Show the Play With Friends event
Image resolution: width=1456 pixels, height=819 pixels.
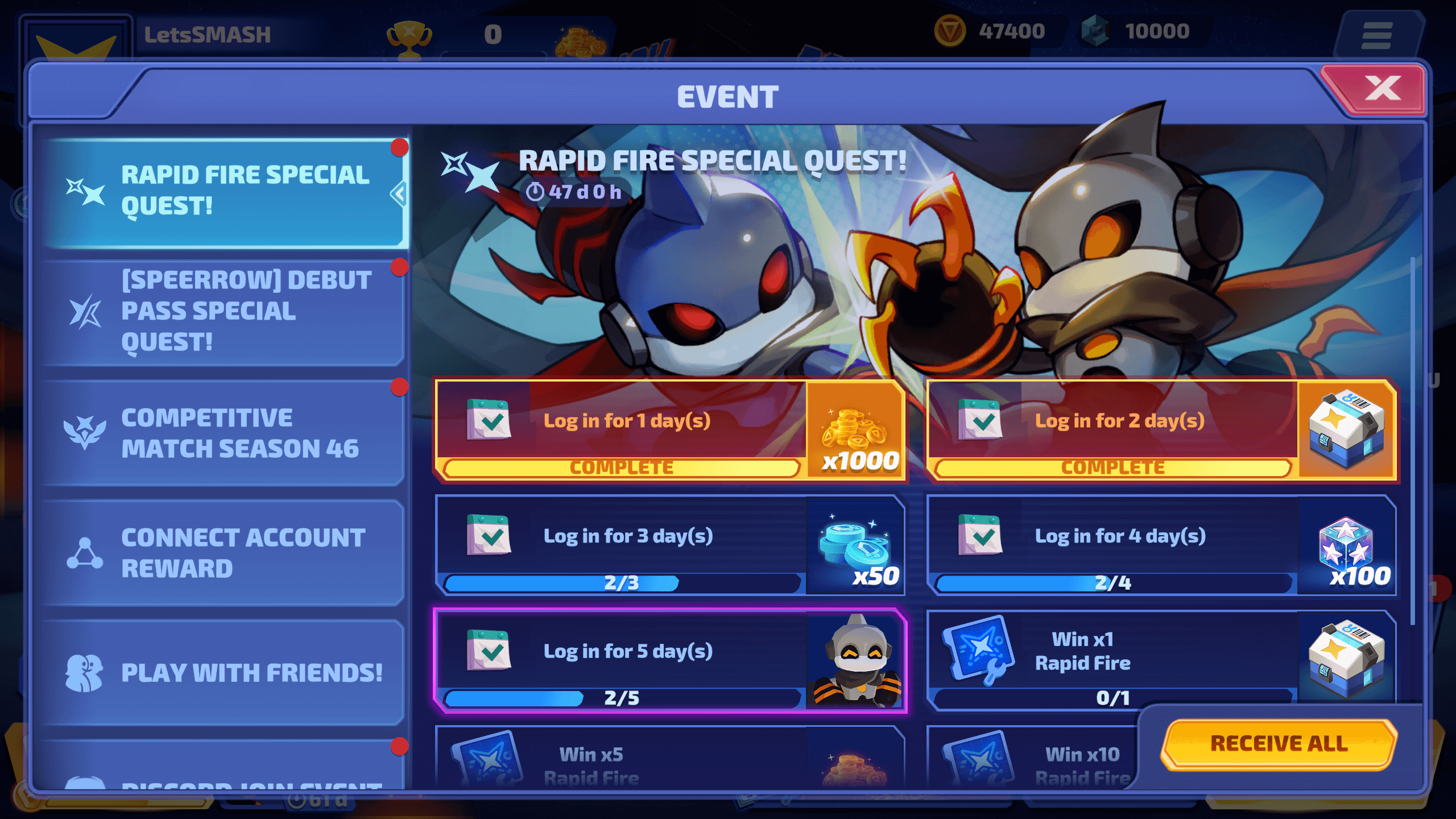click(225, 672)
